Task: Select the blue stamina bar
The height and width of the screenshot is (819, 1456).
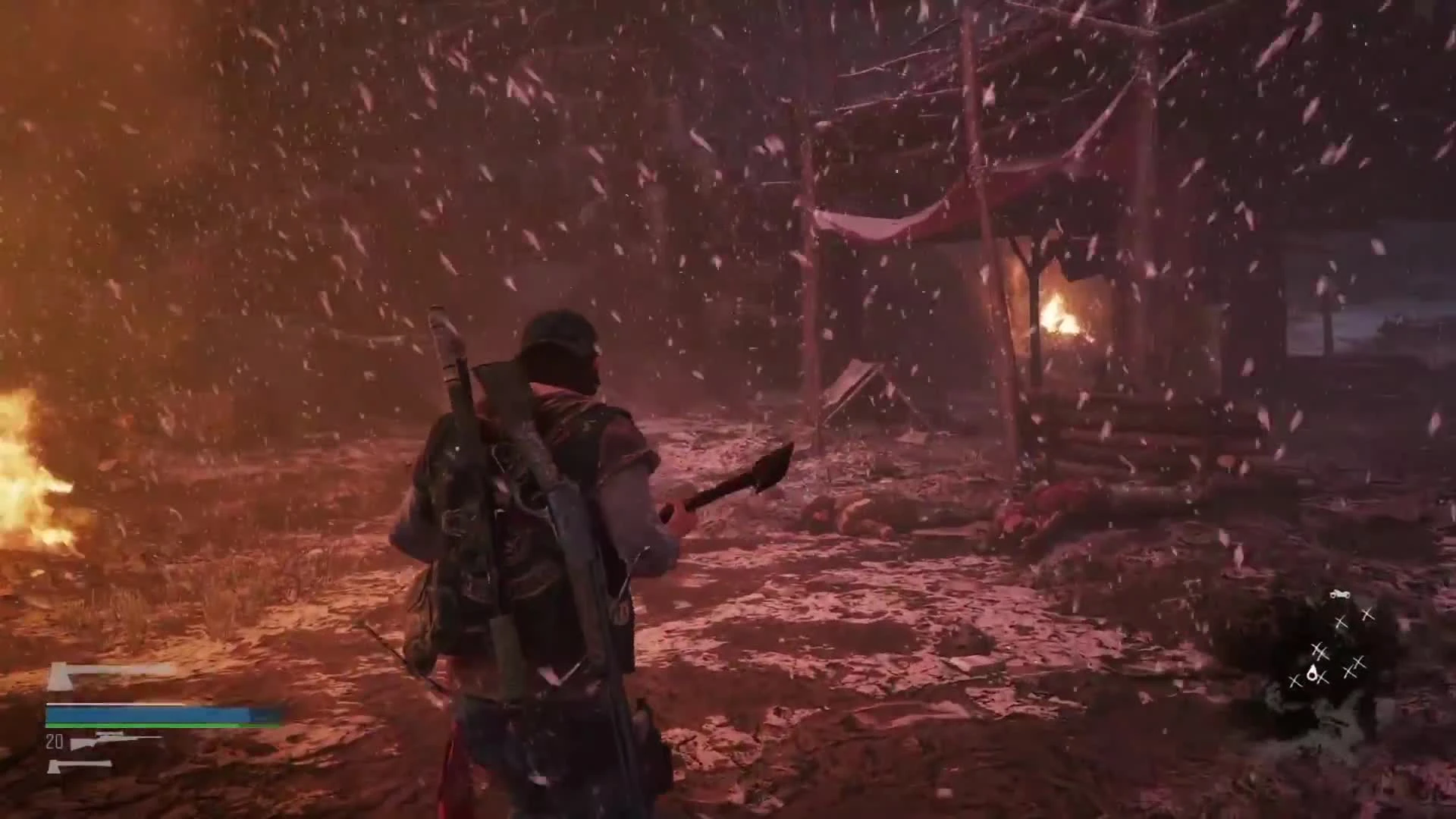Action: 115,714
